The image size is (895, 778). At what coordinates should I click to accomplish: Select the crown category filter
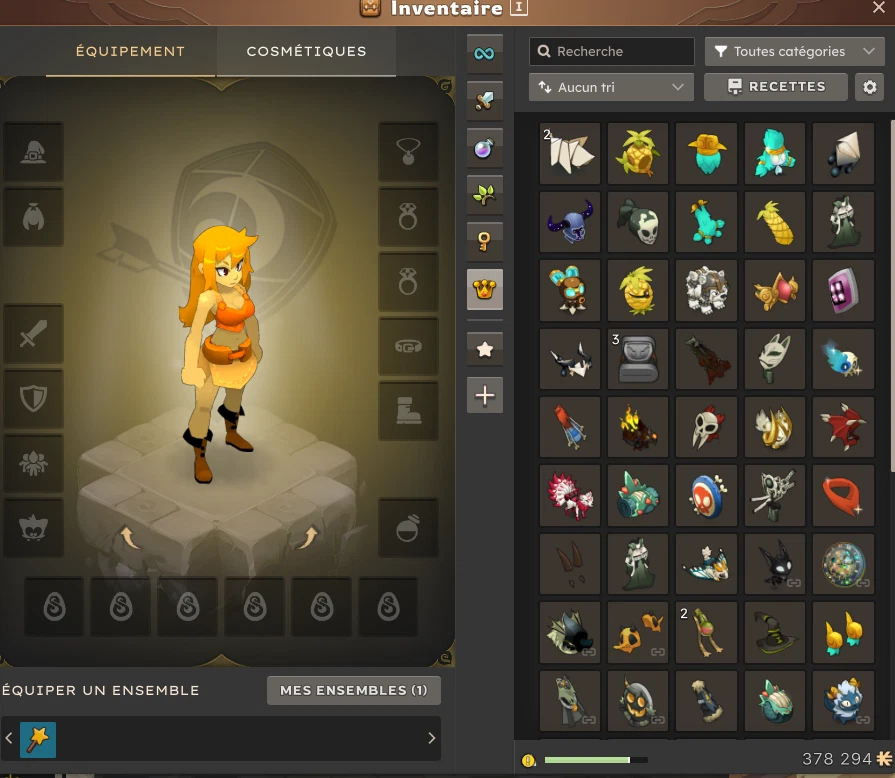click(x=485, y=290)
